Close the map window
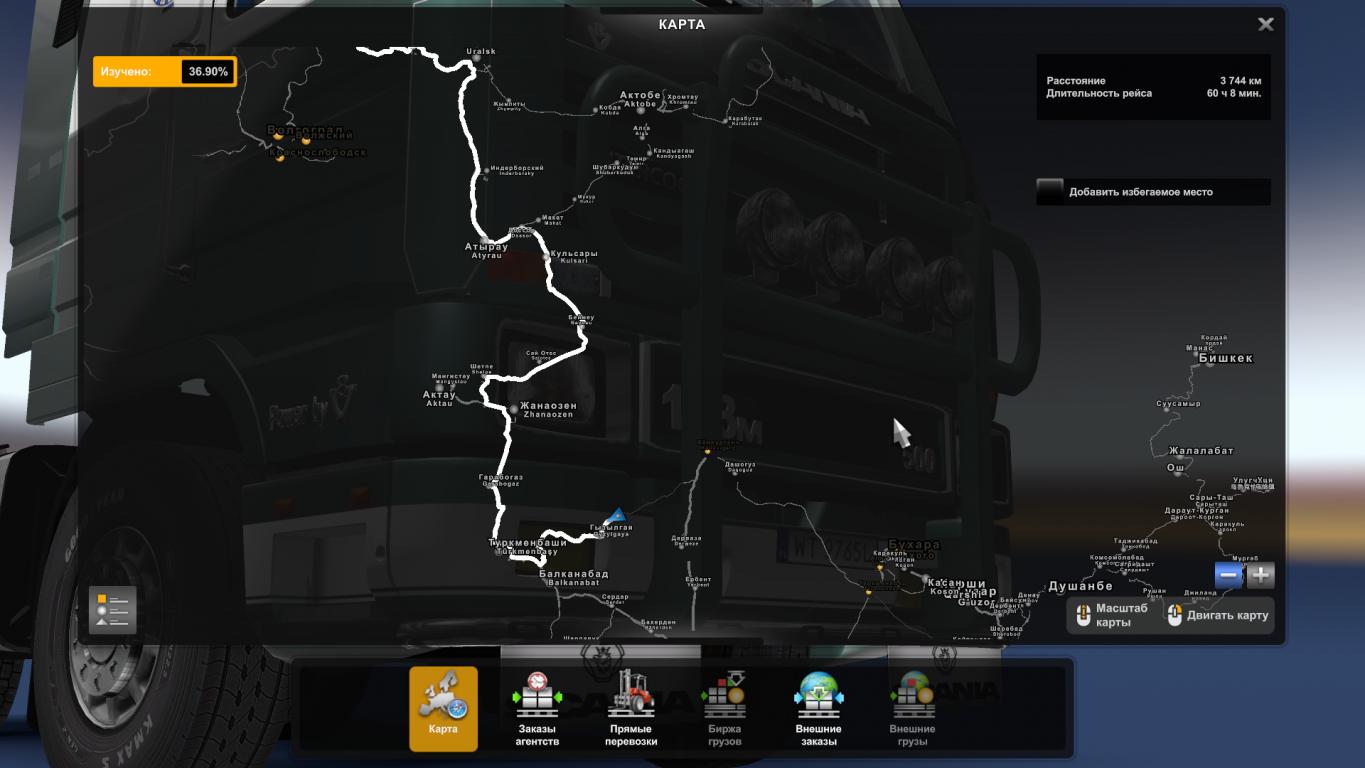This screenshot has height=768, width=1365. click(x=1265, y=25)
